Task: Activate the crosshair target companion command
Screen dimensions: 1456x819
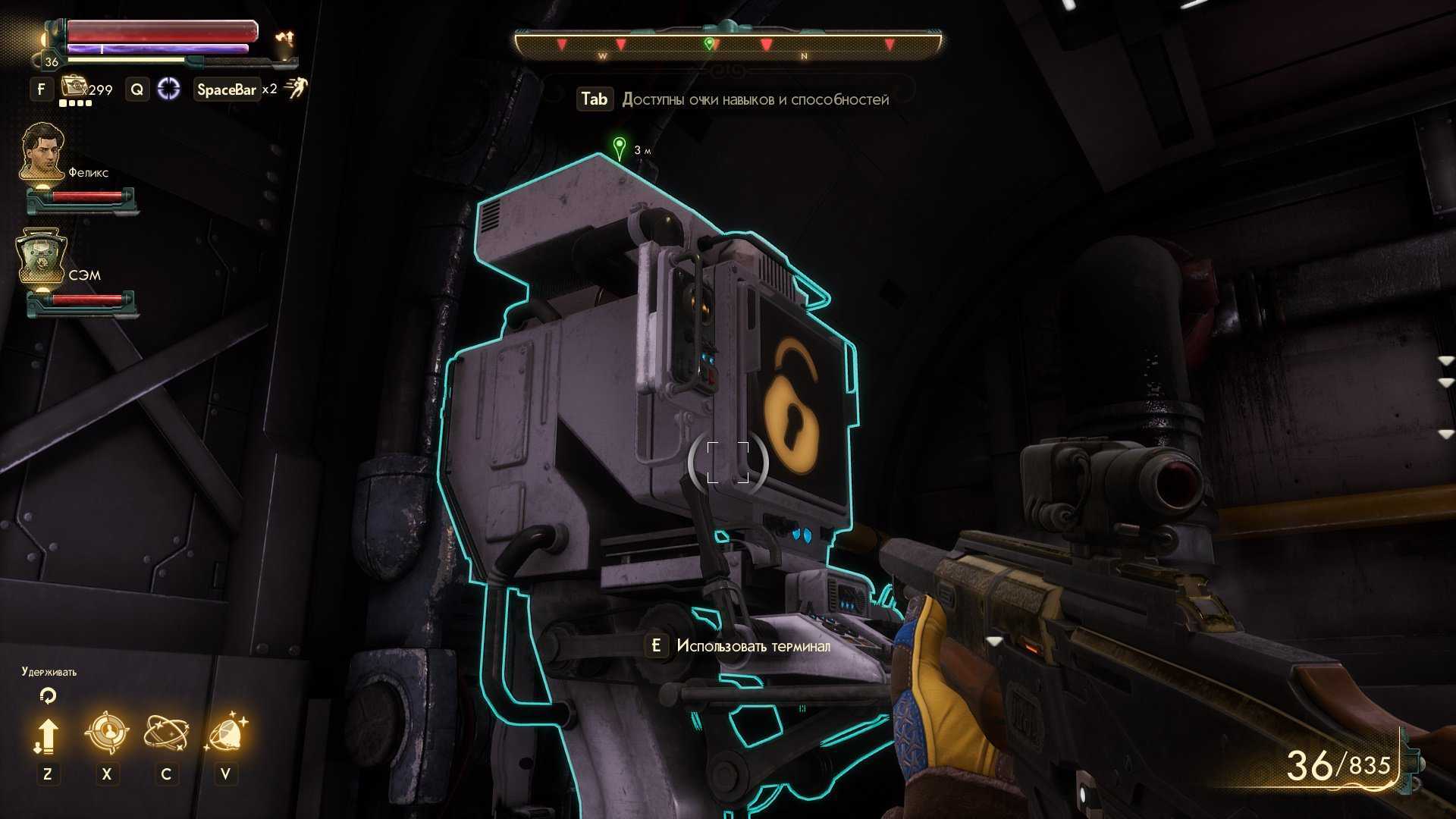Action: [x=107, y=733]
